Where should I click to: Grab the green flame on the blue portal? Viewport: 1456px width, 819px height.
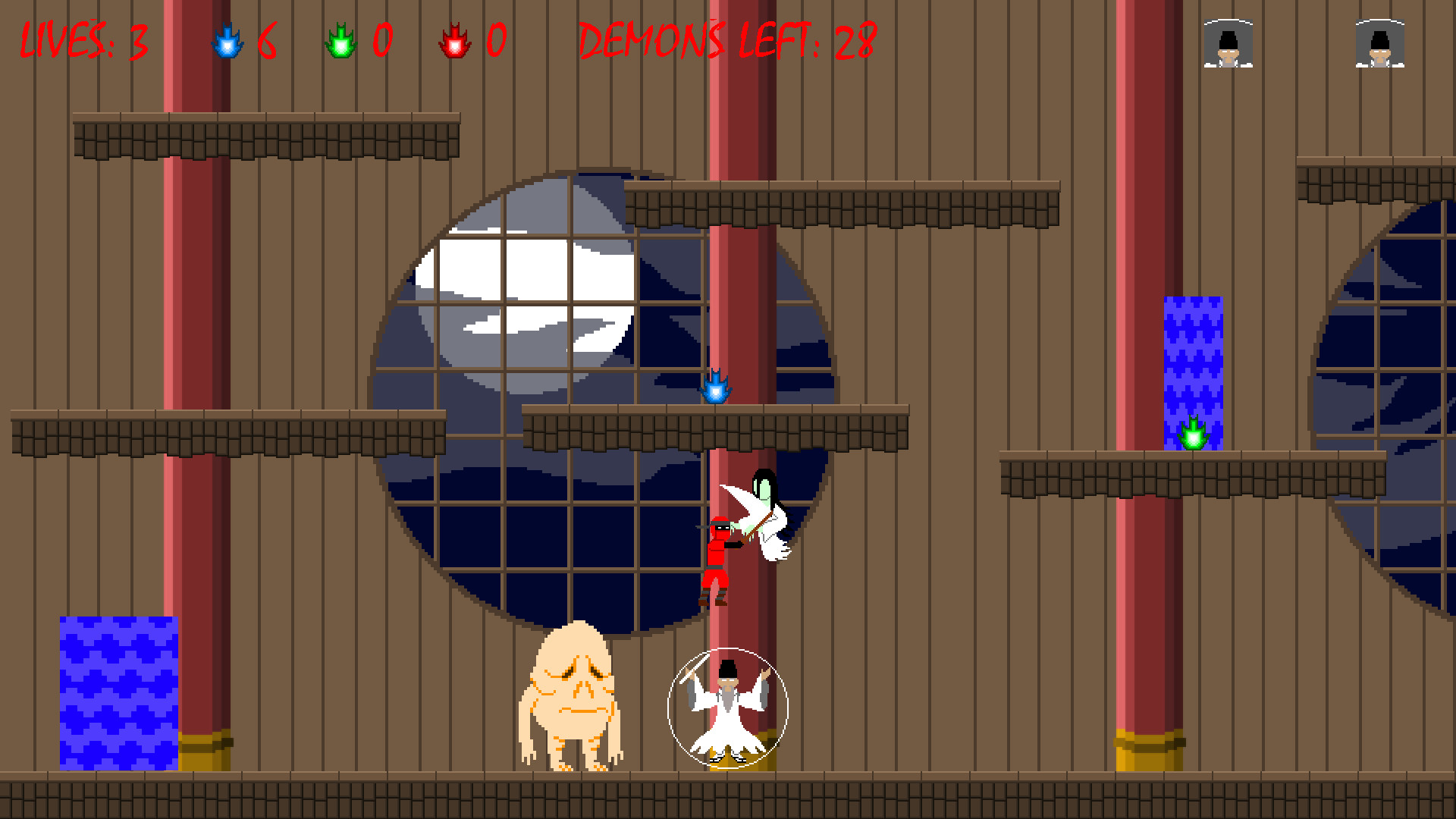pyautogui.click(x=1195, y=434)
